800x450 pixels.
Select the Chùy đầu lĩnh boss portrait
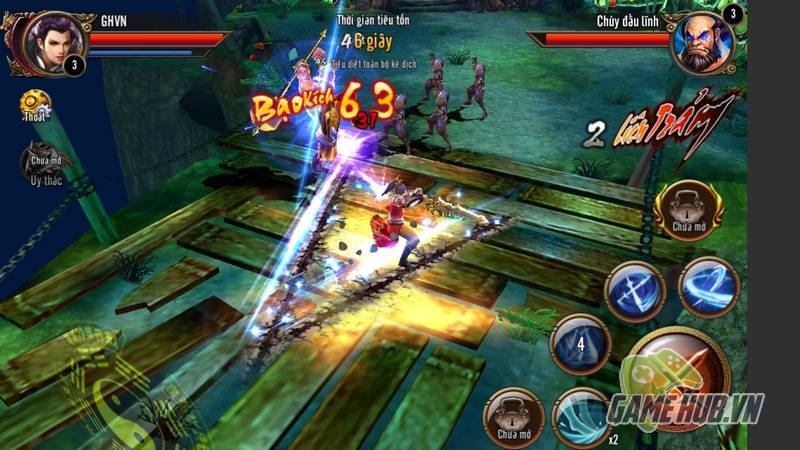706,42
